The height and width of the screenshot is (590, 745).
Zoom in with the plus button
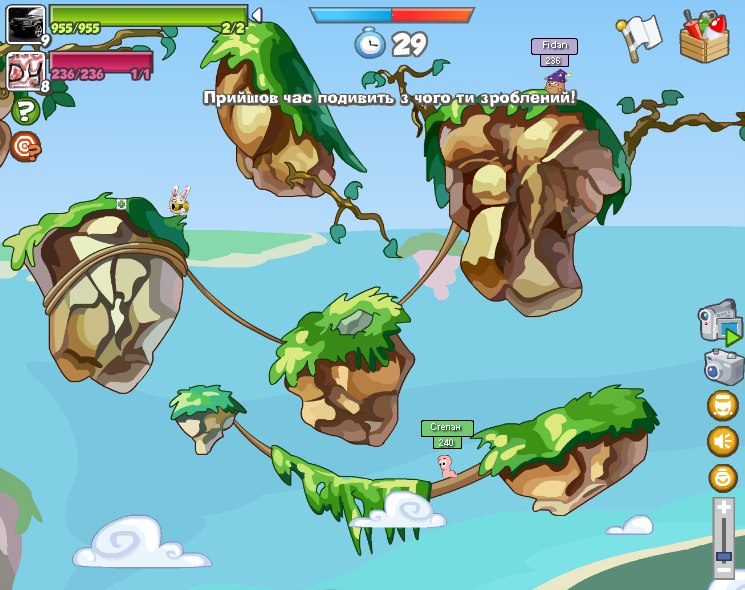(724, 509)
